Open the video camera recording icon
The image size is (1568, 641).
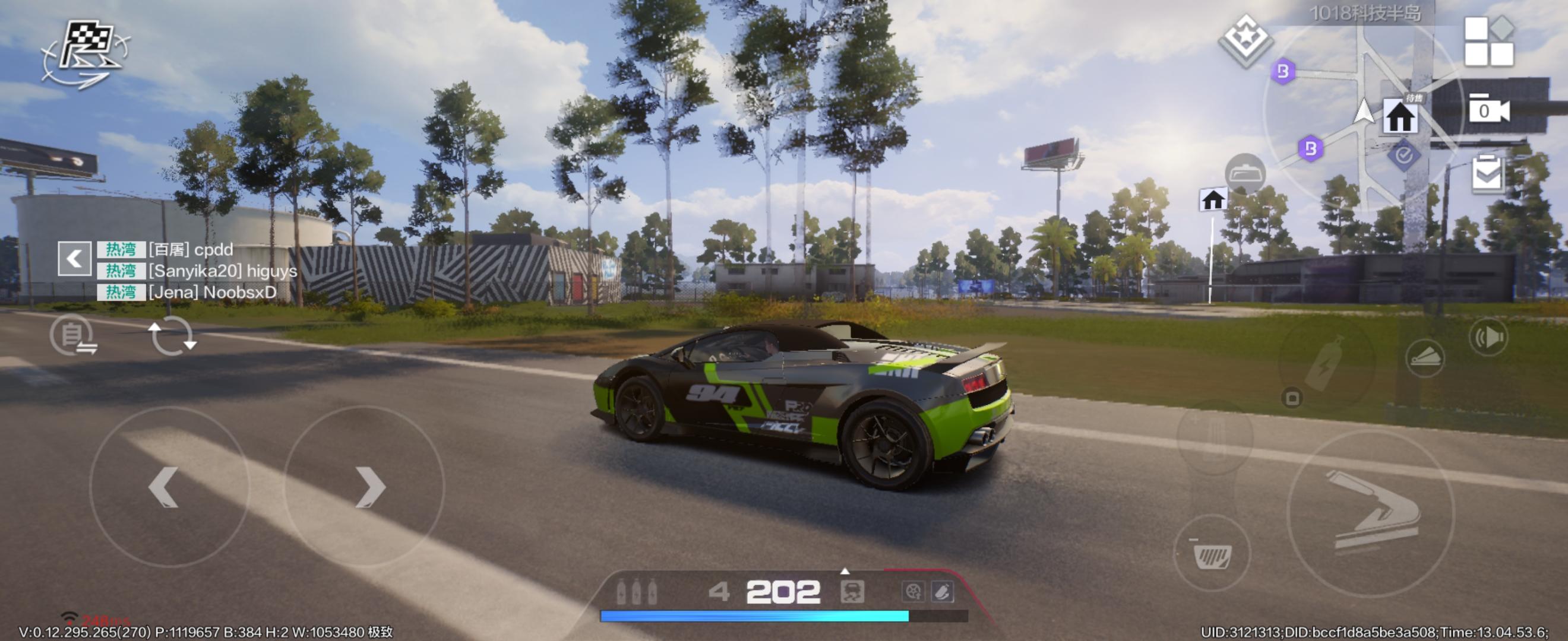[1488, 110]
